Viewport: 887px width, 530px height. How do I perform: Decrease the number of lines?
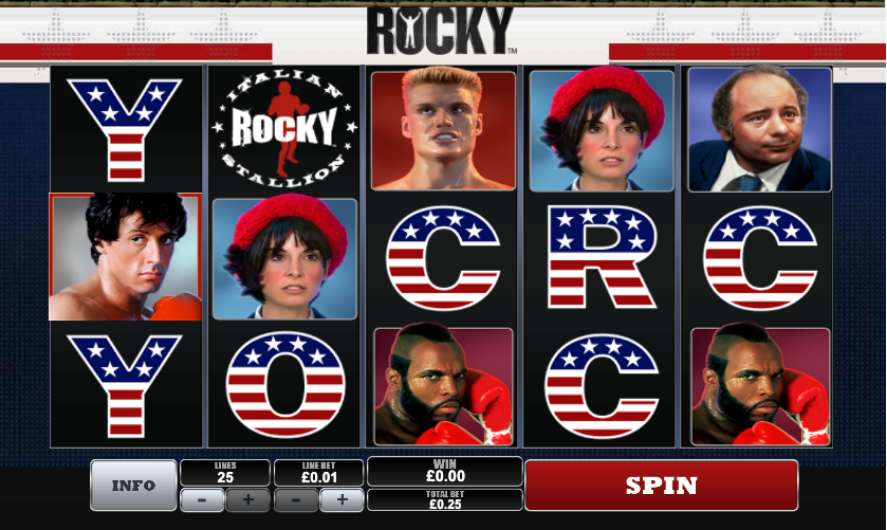202,499
